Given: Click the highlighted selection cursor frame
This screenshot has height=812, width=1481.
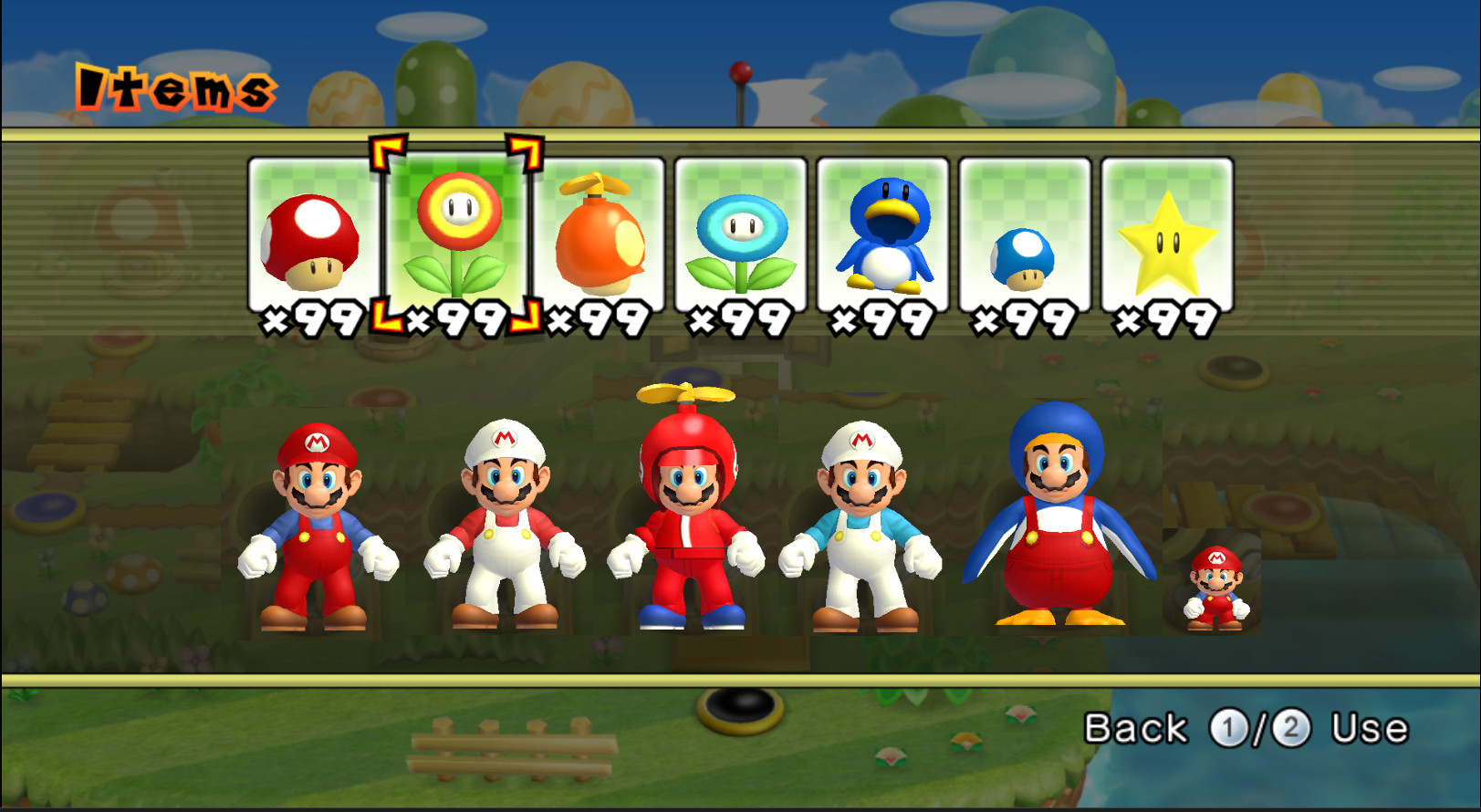Looking at the screenshot, I should coord(456,233).
